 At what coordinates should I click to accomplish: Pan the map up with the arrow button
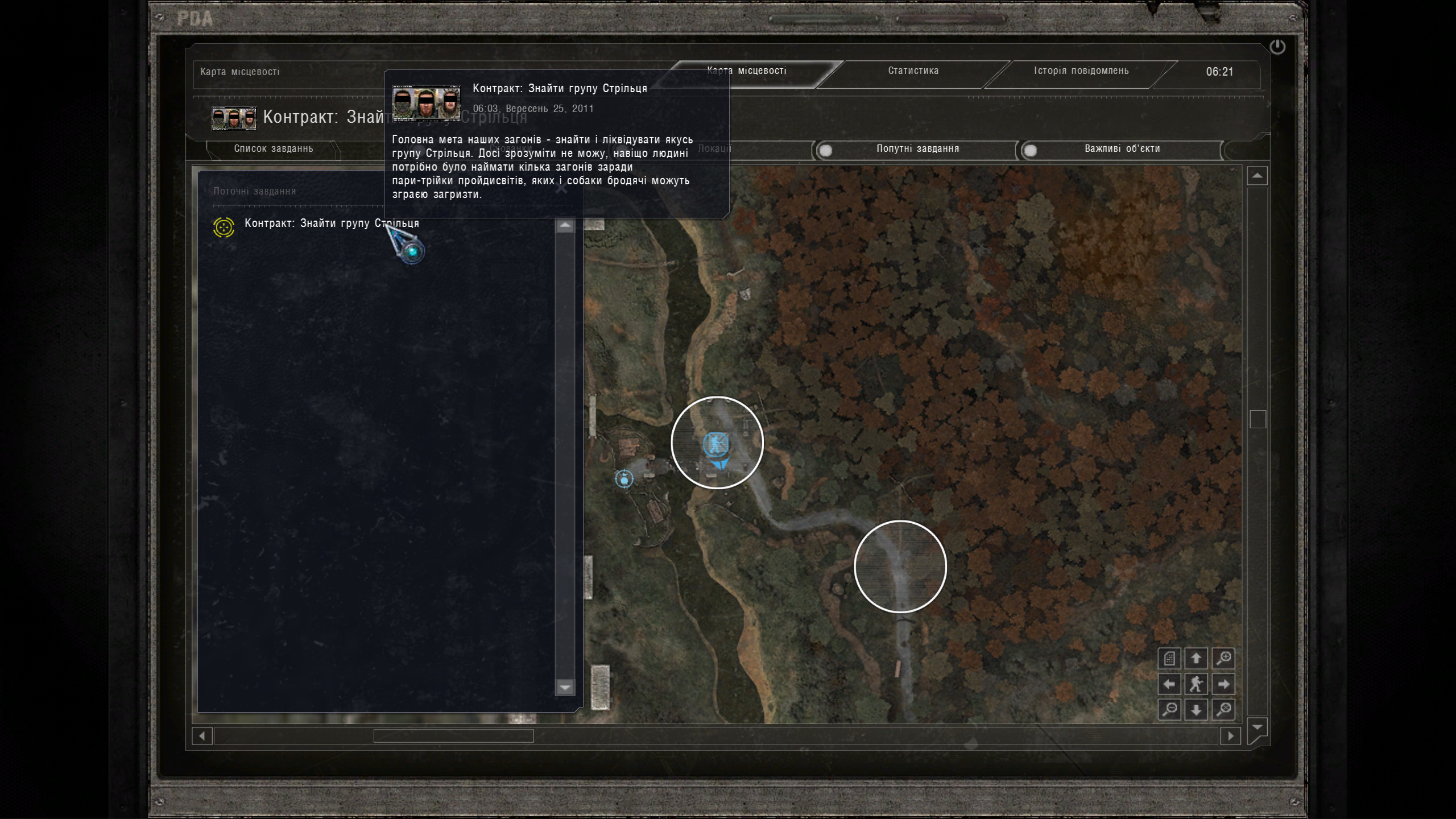pyautogui.click(x=1196, y=659)
